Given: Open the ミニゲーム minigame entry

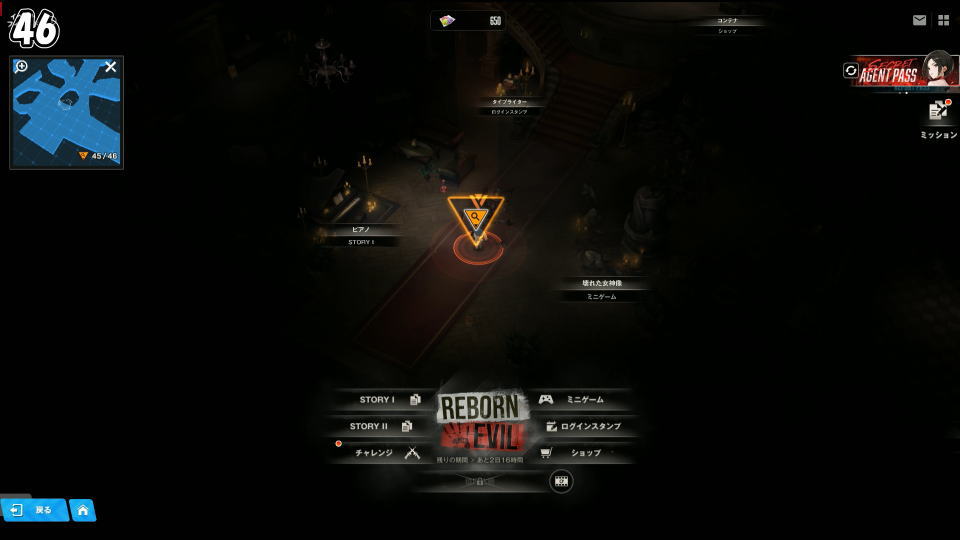Looking at the screenshot, I should 582,400.
